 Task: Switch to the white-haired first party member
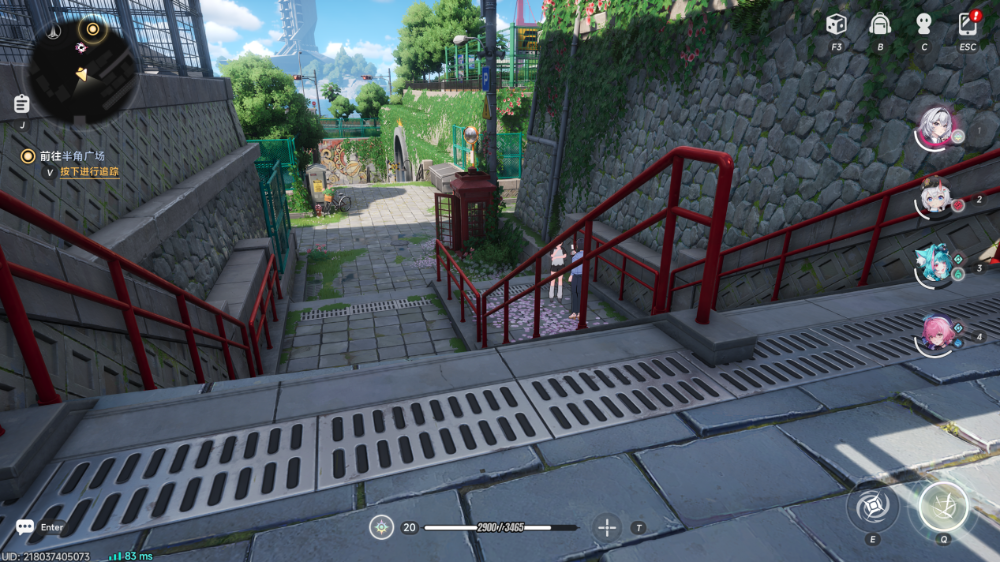(938, 127)
